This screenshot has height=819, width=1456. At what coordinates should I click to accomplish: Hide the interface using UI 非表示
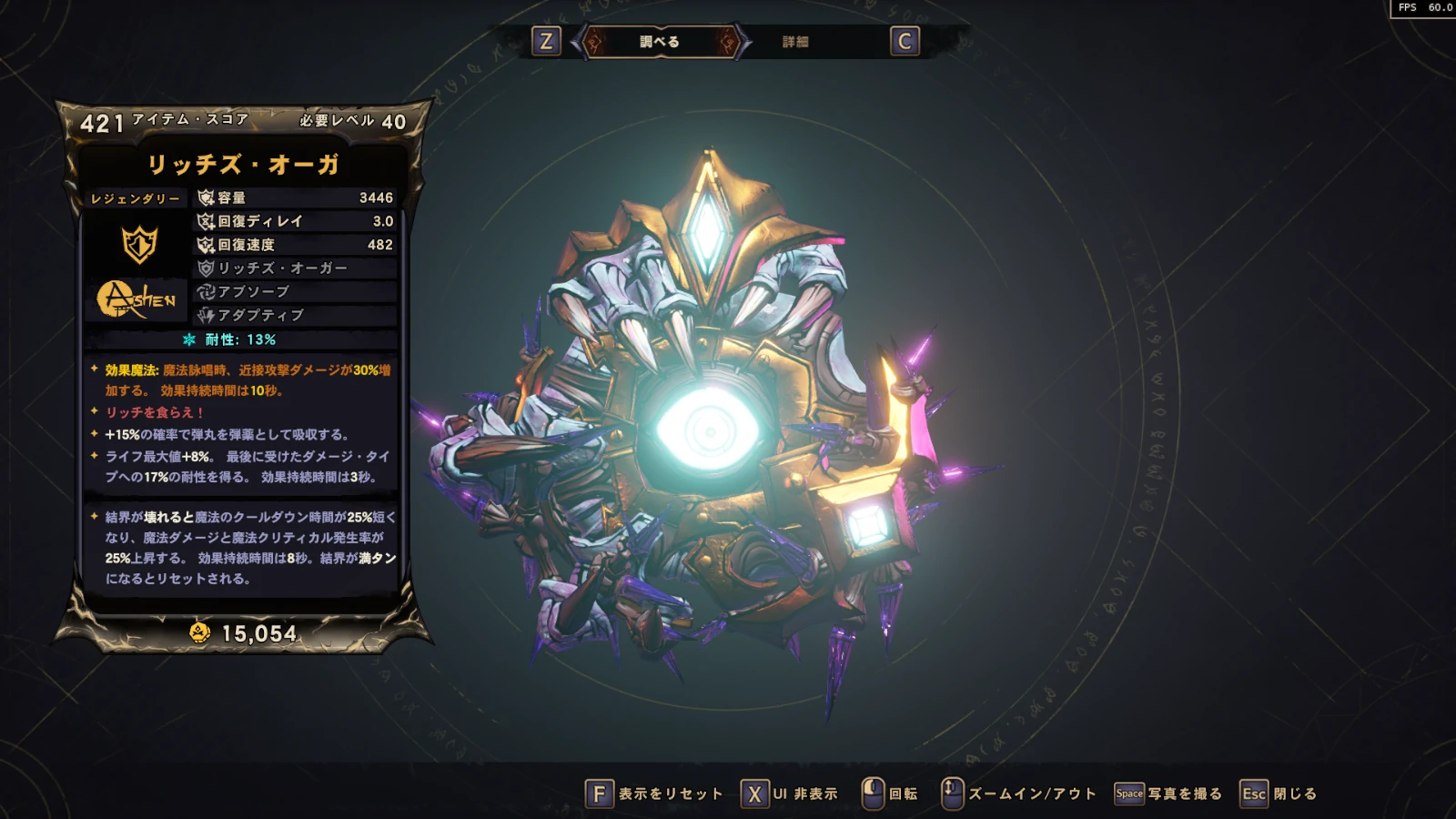(x=789, y=794)
